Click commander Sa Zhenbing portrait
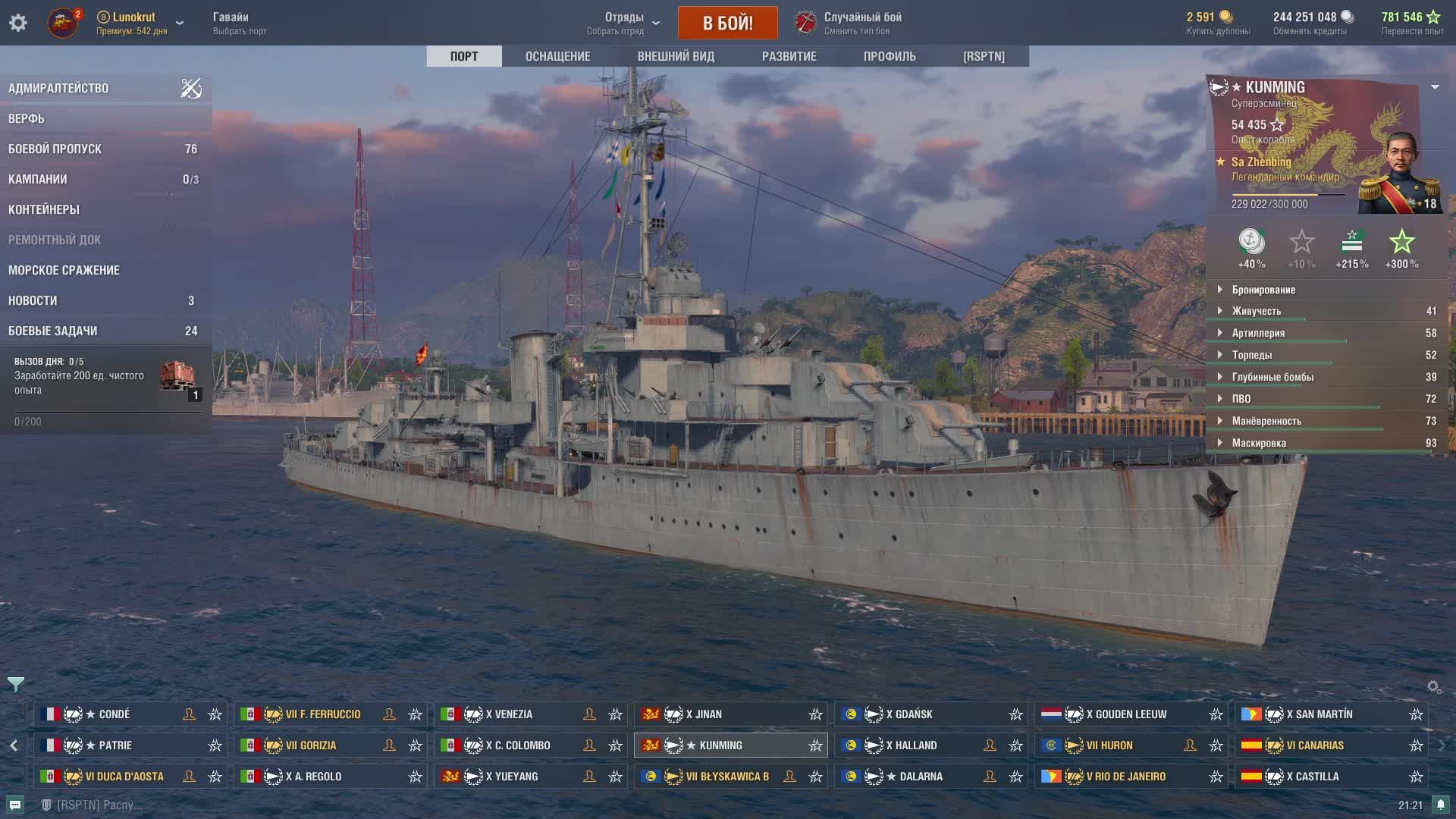This screenshot has width=1456, height=819. point(1399,173)
